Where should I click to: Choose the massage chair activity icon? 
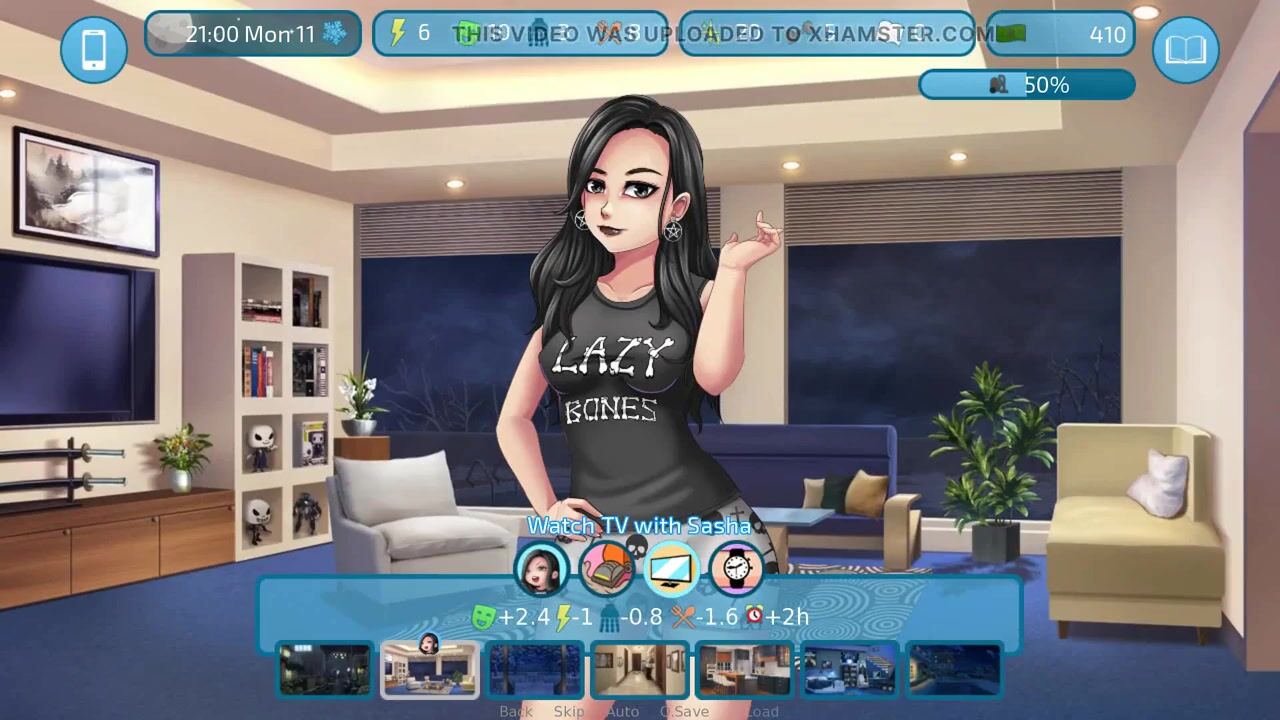(x=607, y=569)
